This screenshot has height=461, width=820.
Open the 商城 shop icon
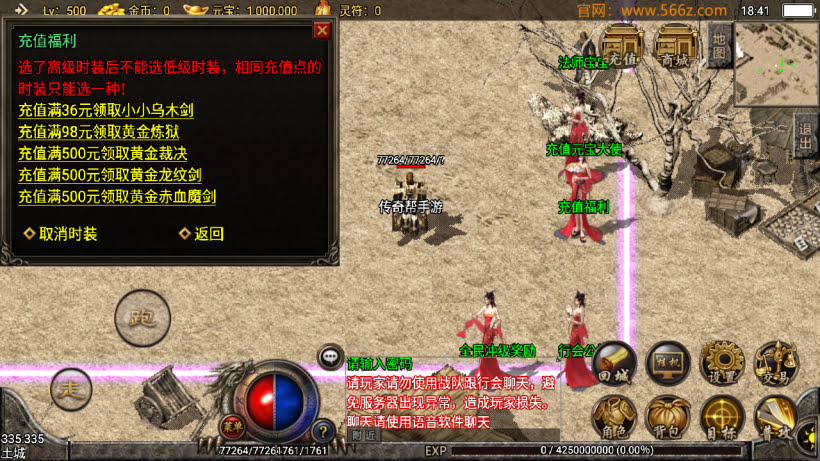[676, 45]
